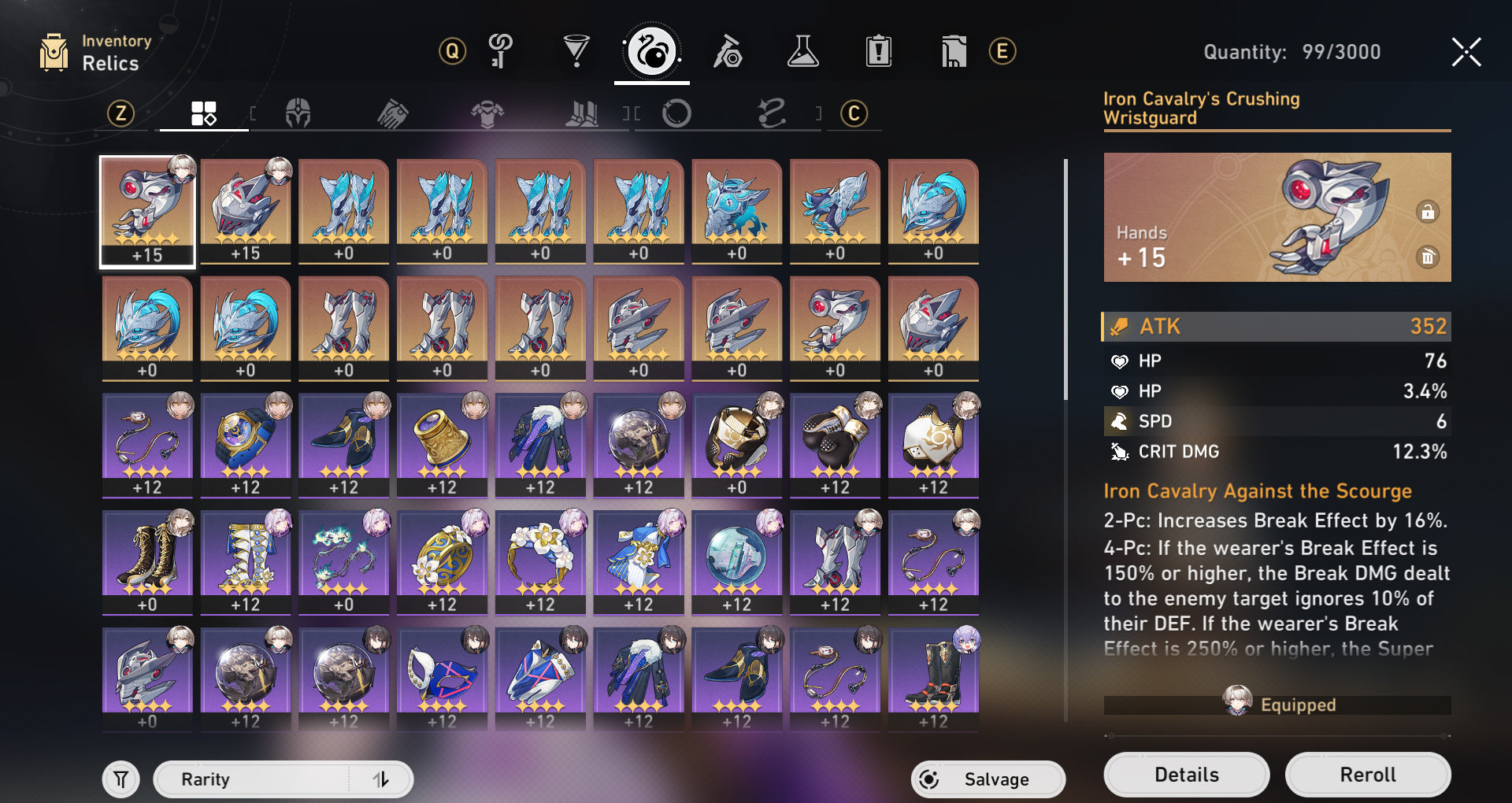Open the key-shaped inventory category
This screenshot has width=1512, height=803.
501,52
